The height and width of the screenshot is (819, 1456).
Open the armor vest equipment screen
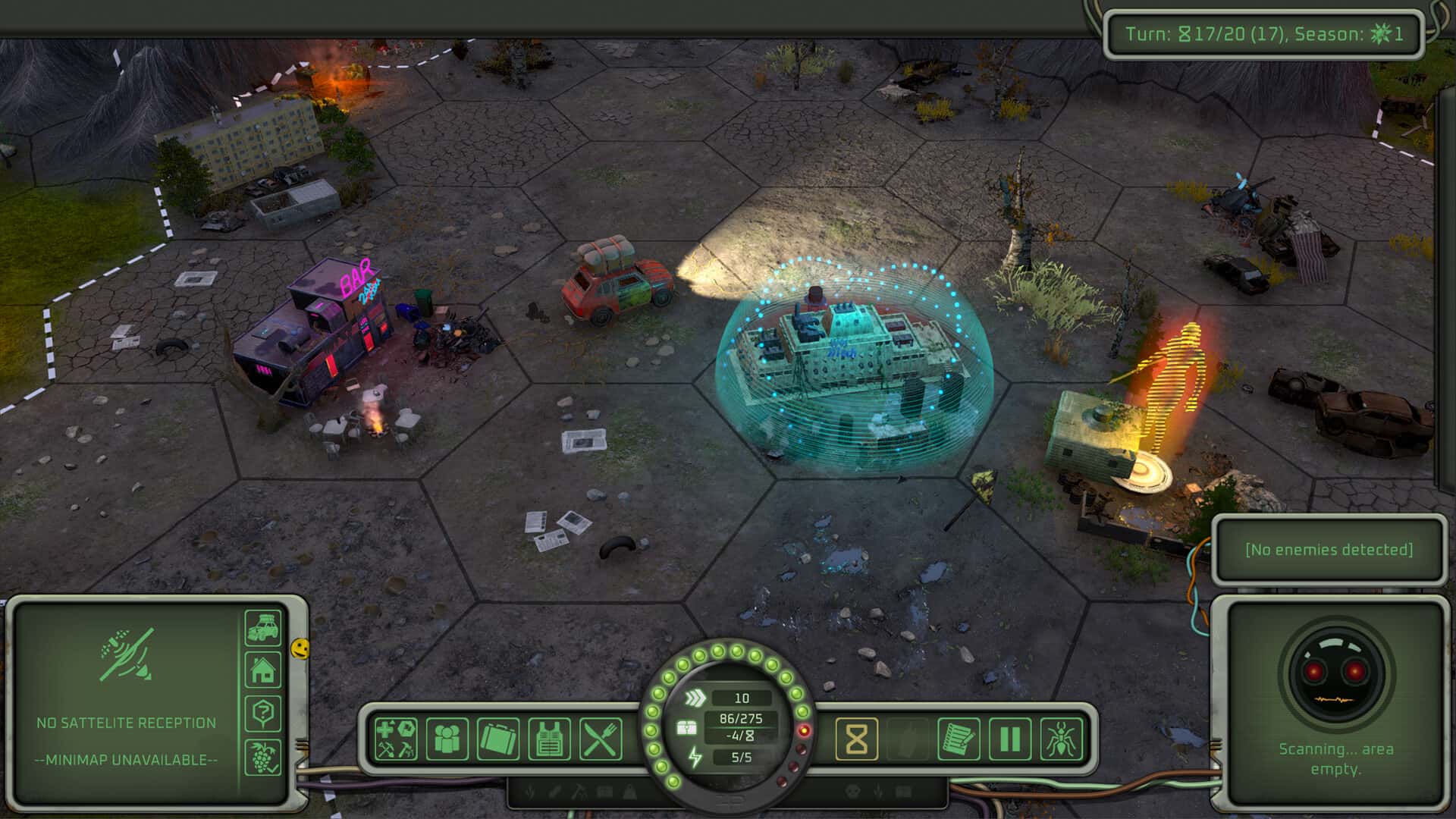(x=549, y=739)
